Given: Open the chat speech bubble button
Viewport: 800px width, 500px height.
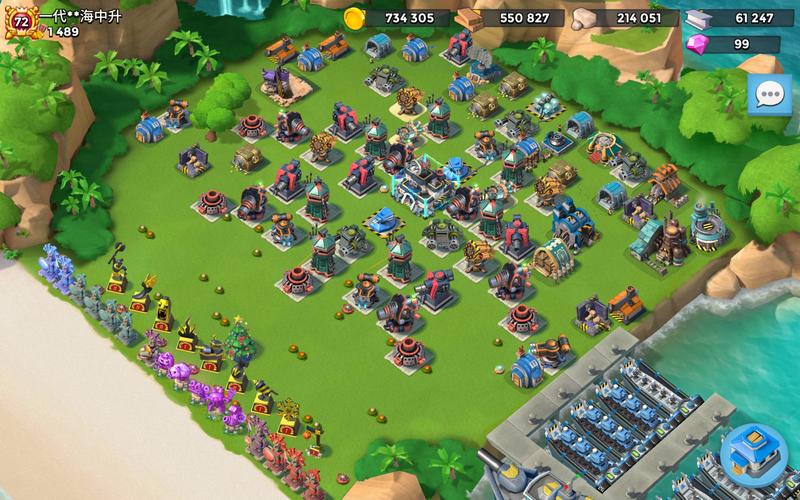Looking at the screenshot, I should 768,97.
